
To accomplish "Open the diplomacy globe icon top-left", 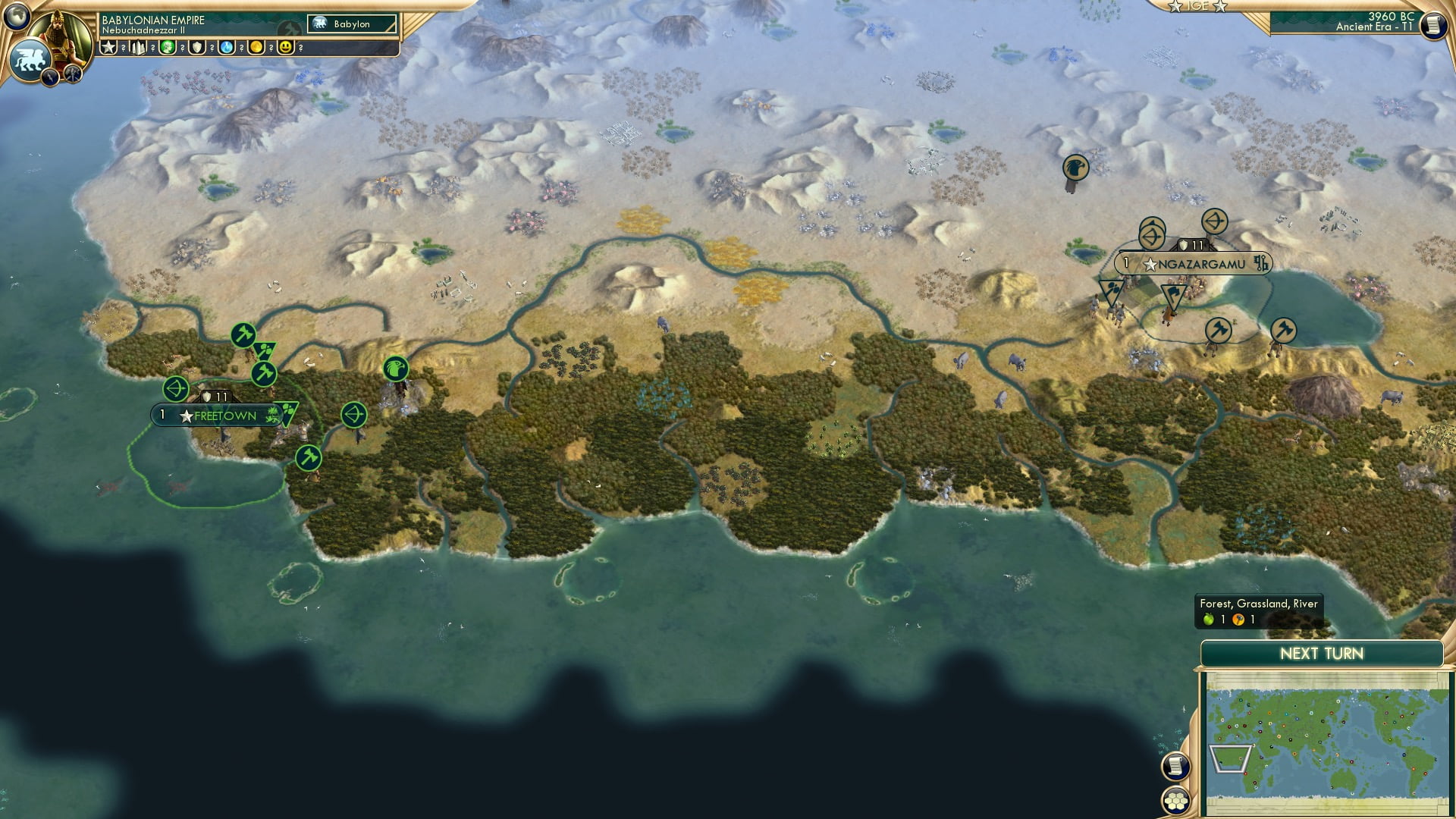I will pyautogui.click(x=17, y=15).
